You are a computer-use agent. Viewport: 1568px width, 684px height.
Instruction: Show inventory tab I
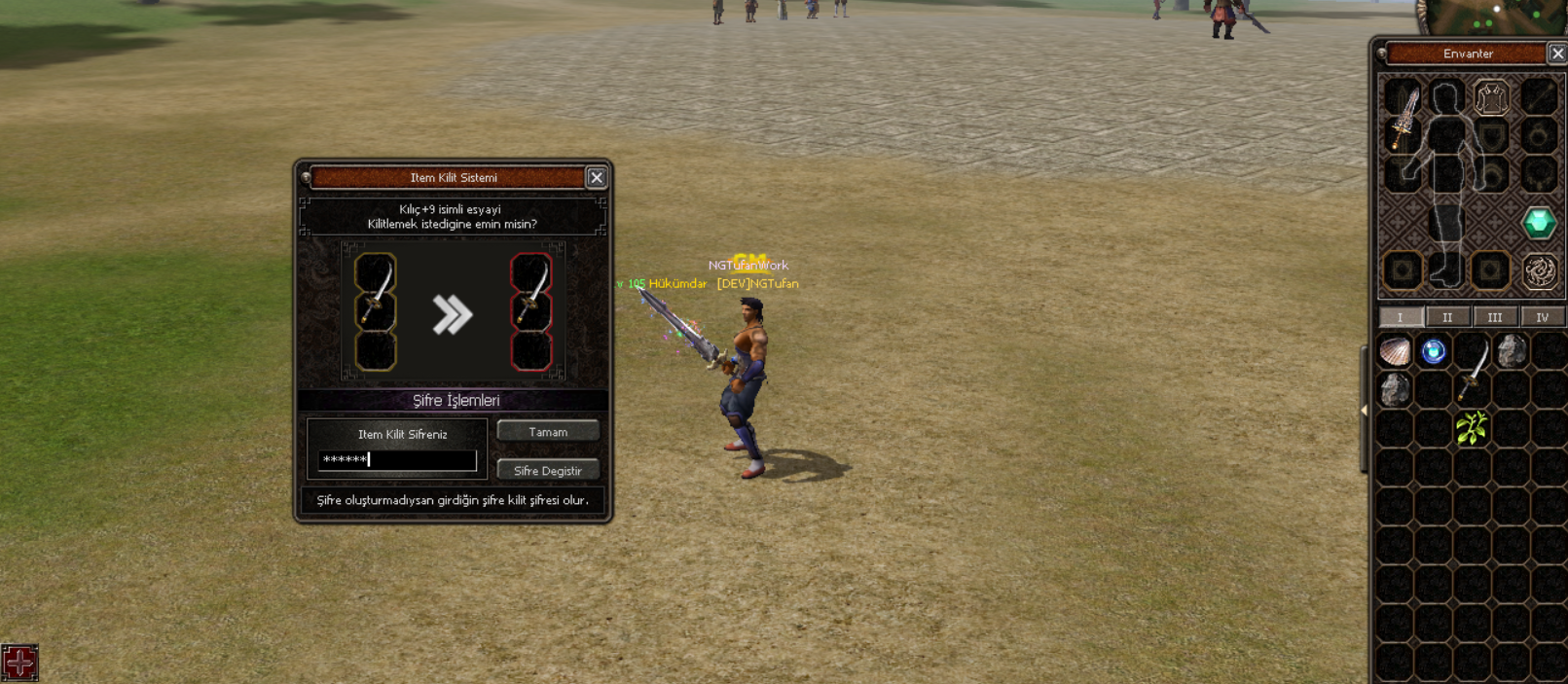[x=1400, y=317]
